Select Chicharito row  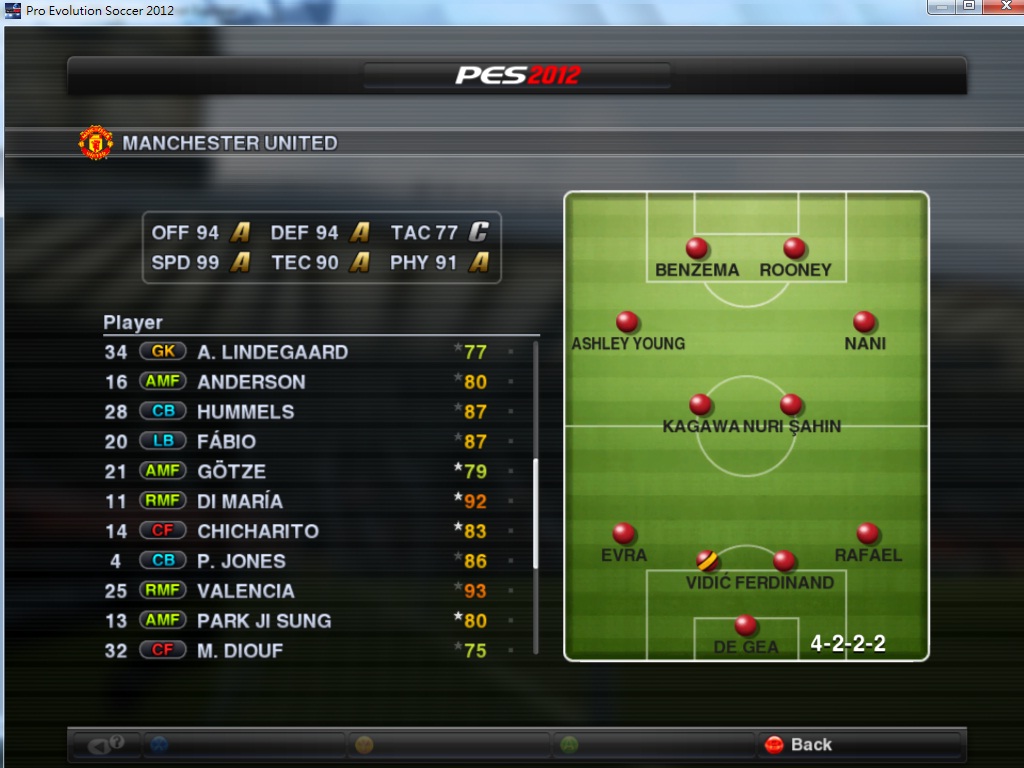click(258, 531)
